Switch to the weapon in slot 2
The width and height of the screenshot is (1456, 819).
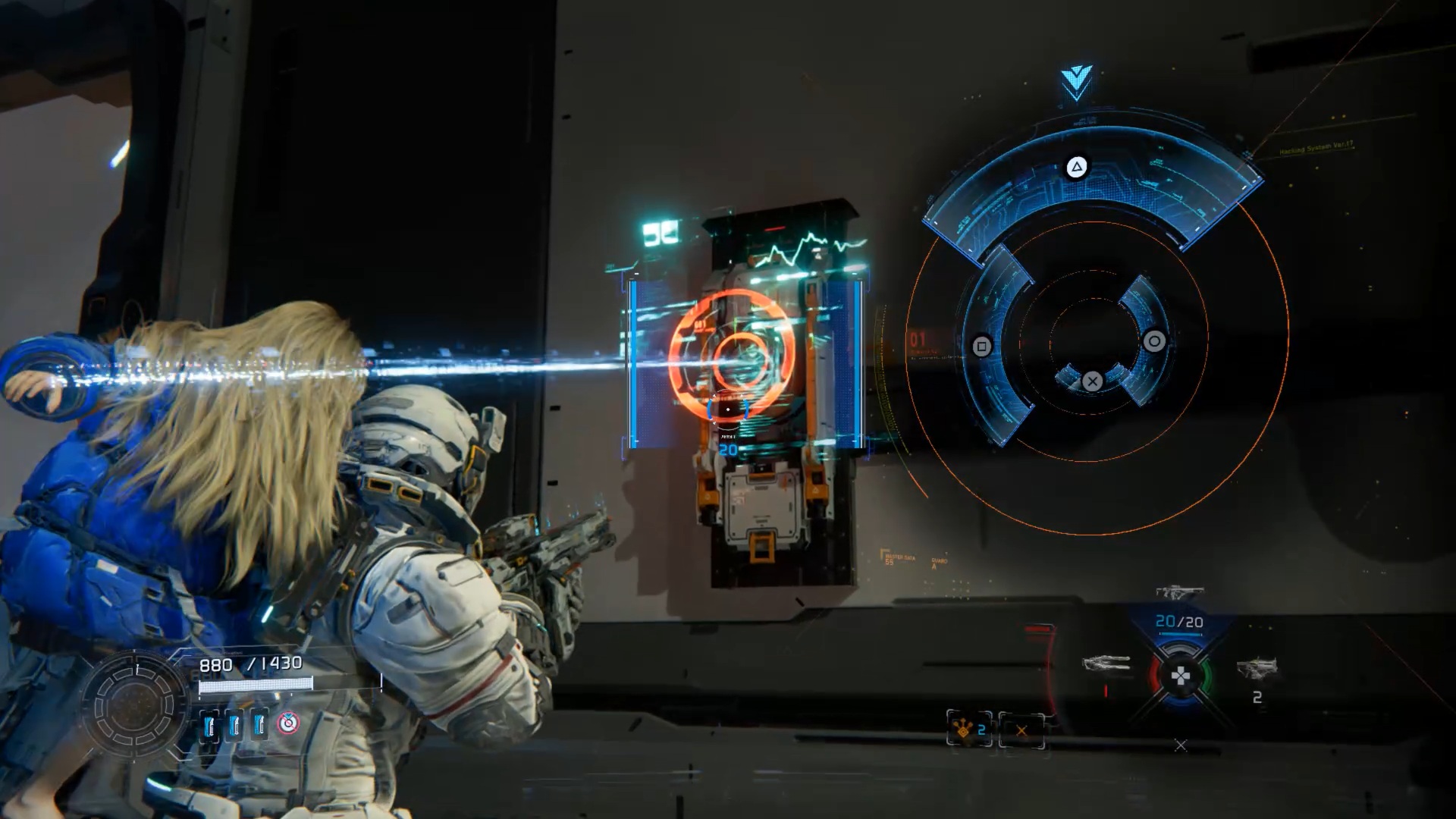(x=1257, y=668)
